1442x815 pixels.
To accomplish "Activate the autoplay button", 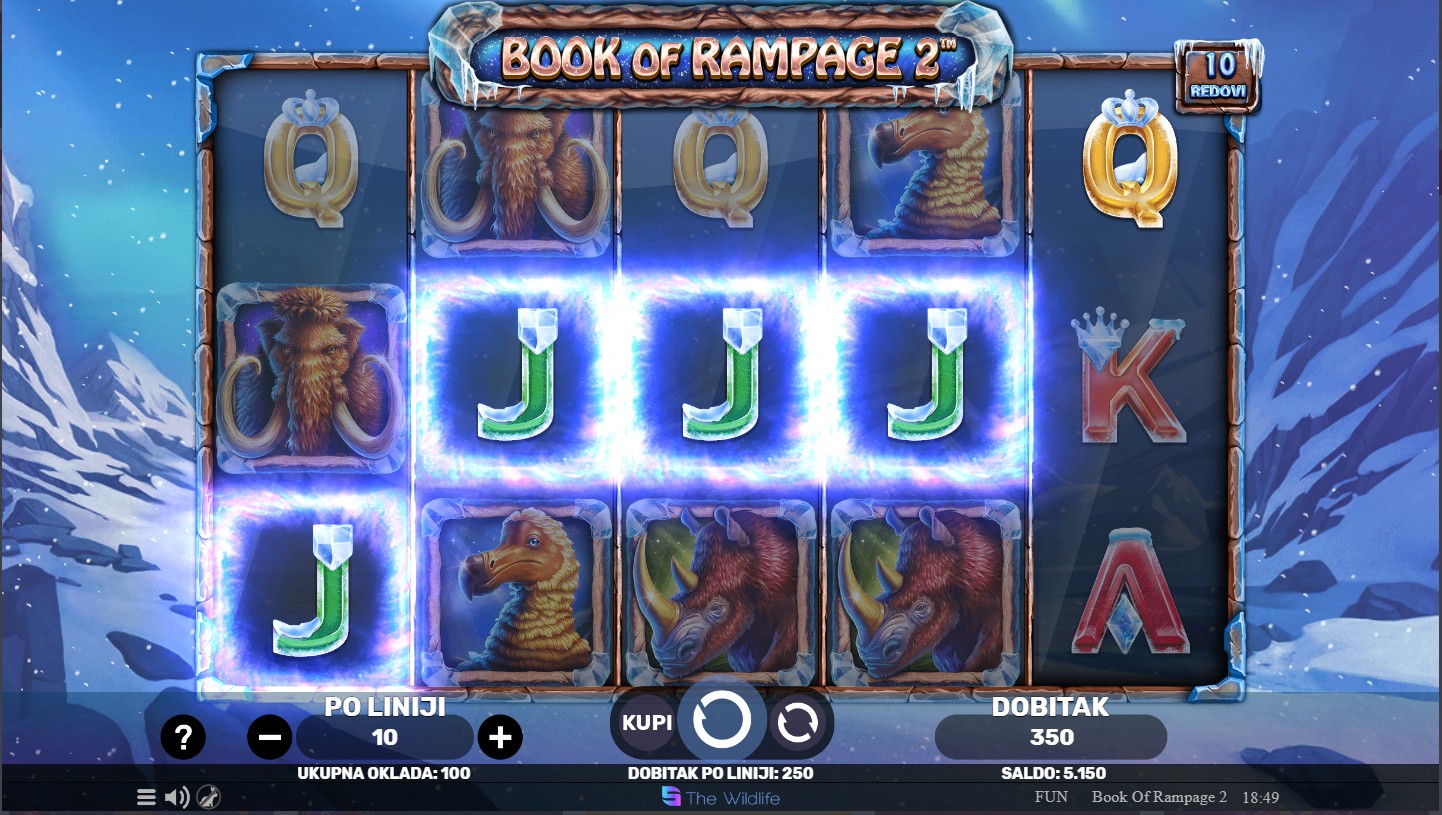I will click(797, 722).
